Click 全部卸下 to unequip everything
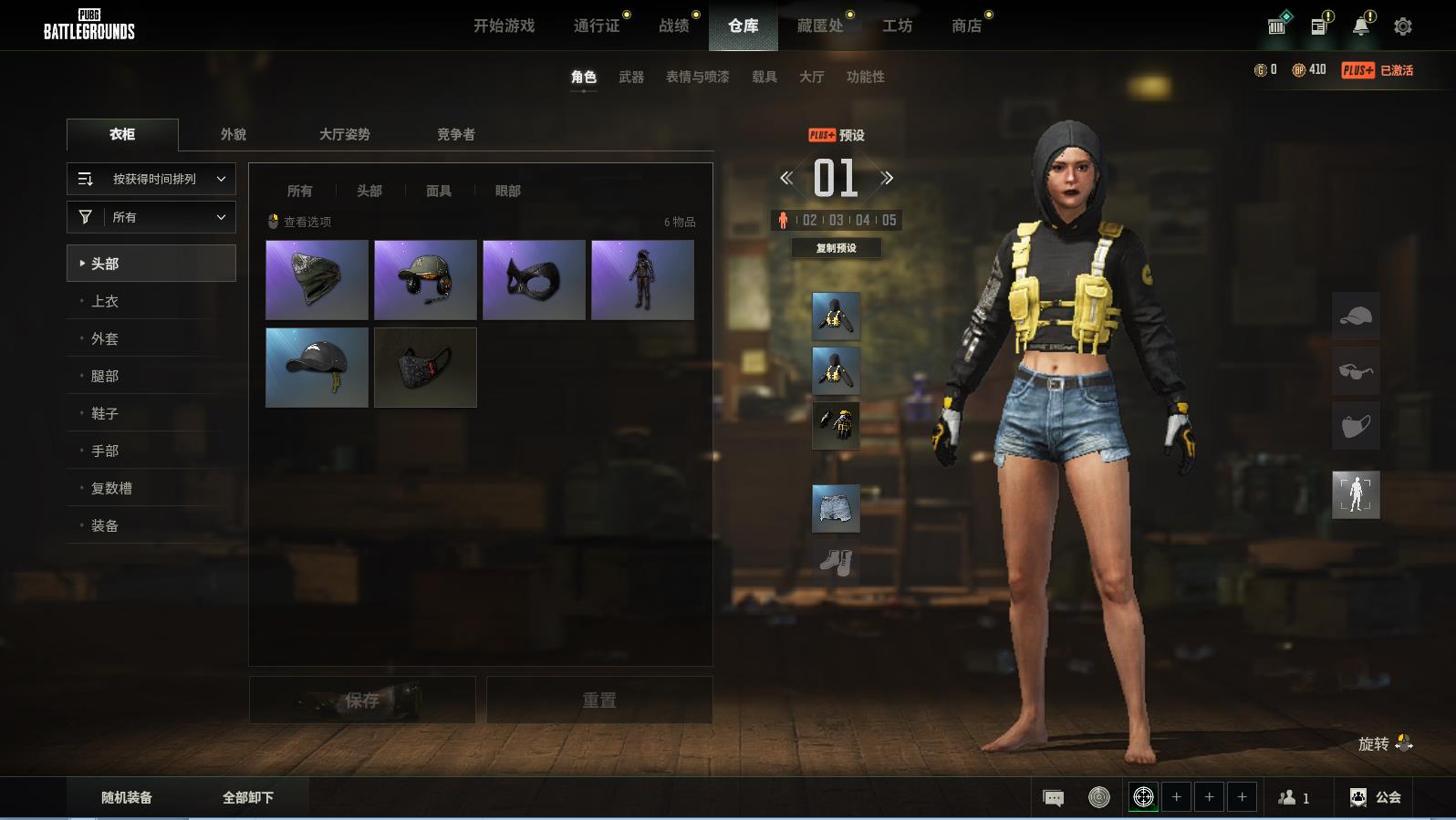The image size is (1456, 820). [x=248, y=797]
